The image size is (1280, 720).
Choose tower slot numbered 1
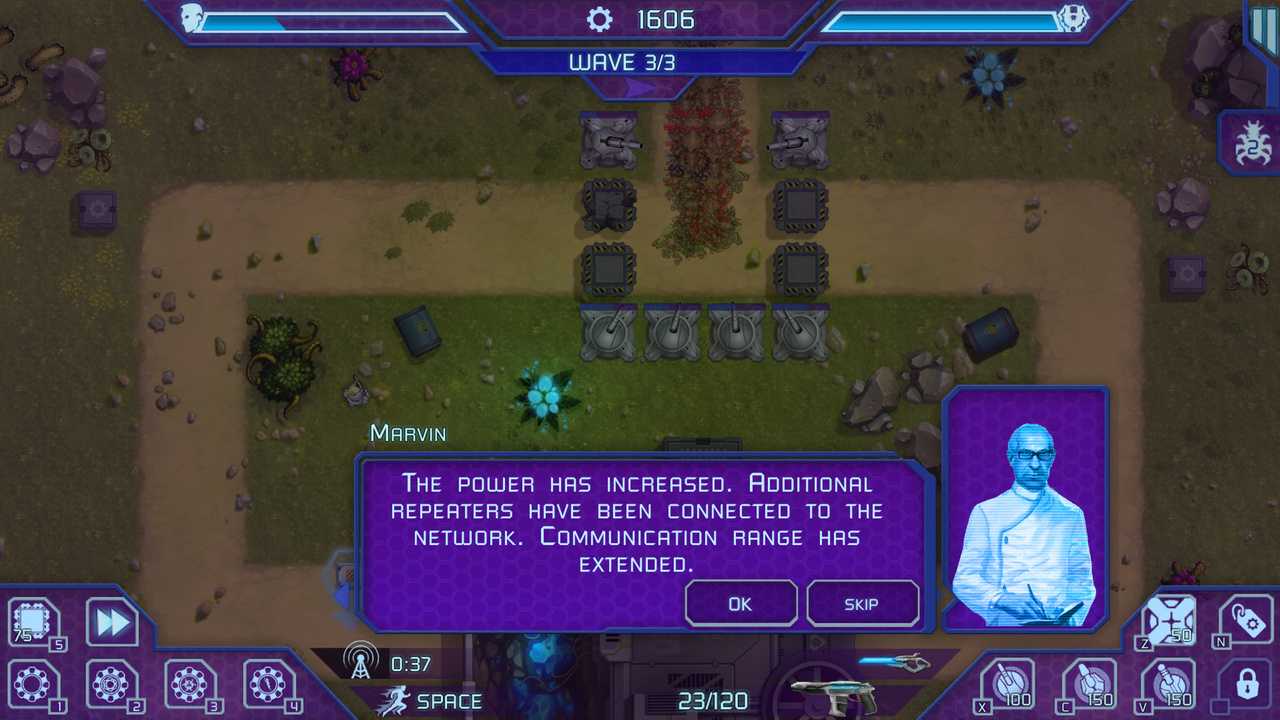tap(32, 686)
